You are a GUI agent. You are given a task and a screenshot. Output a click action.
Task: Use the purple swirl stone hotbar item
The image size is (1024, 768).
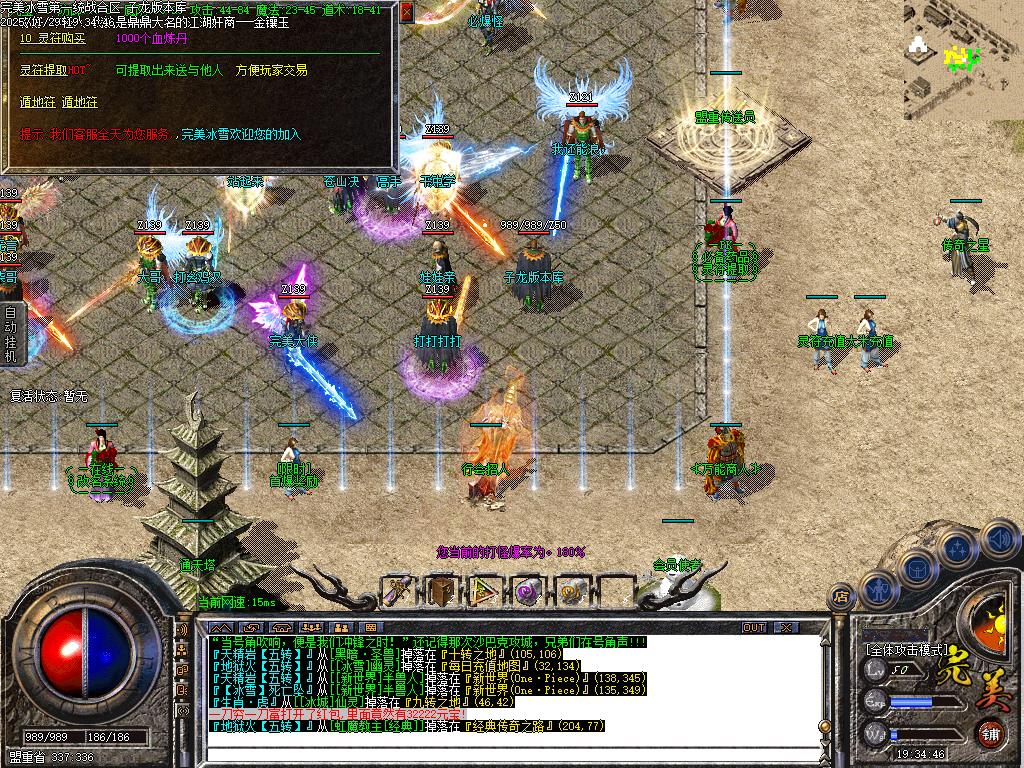coord(529,591)
